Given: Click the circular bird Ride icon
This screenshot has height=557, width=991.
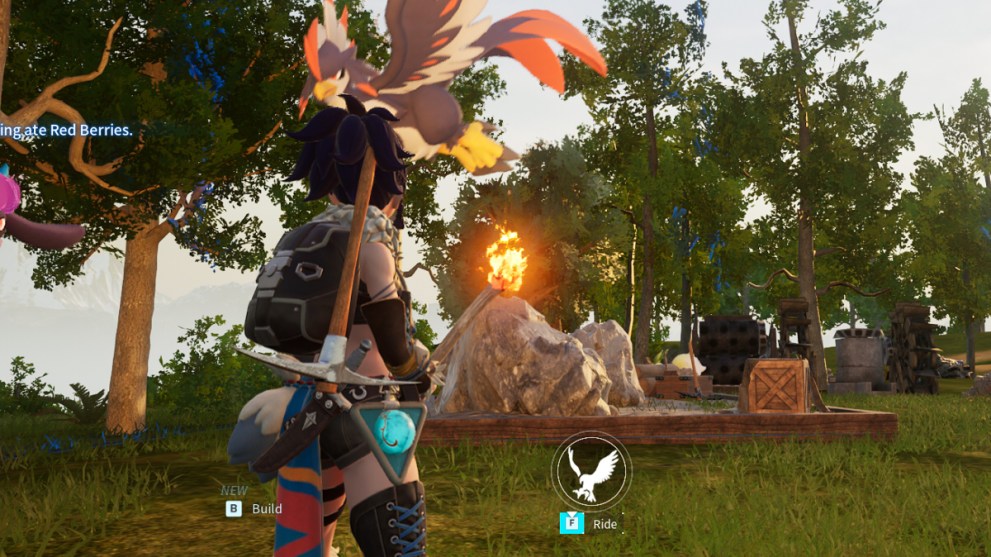Looking at the screenshot, I should [x=591, y=470].
